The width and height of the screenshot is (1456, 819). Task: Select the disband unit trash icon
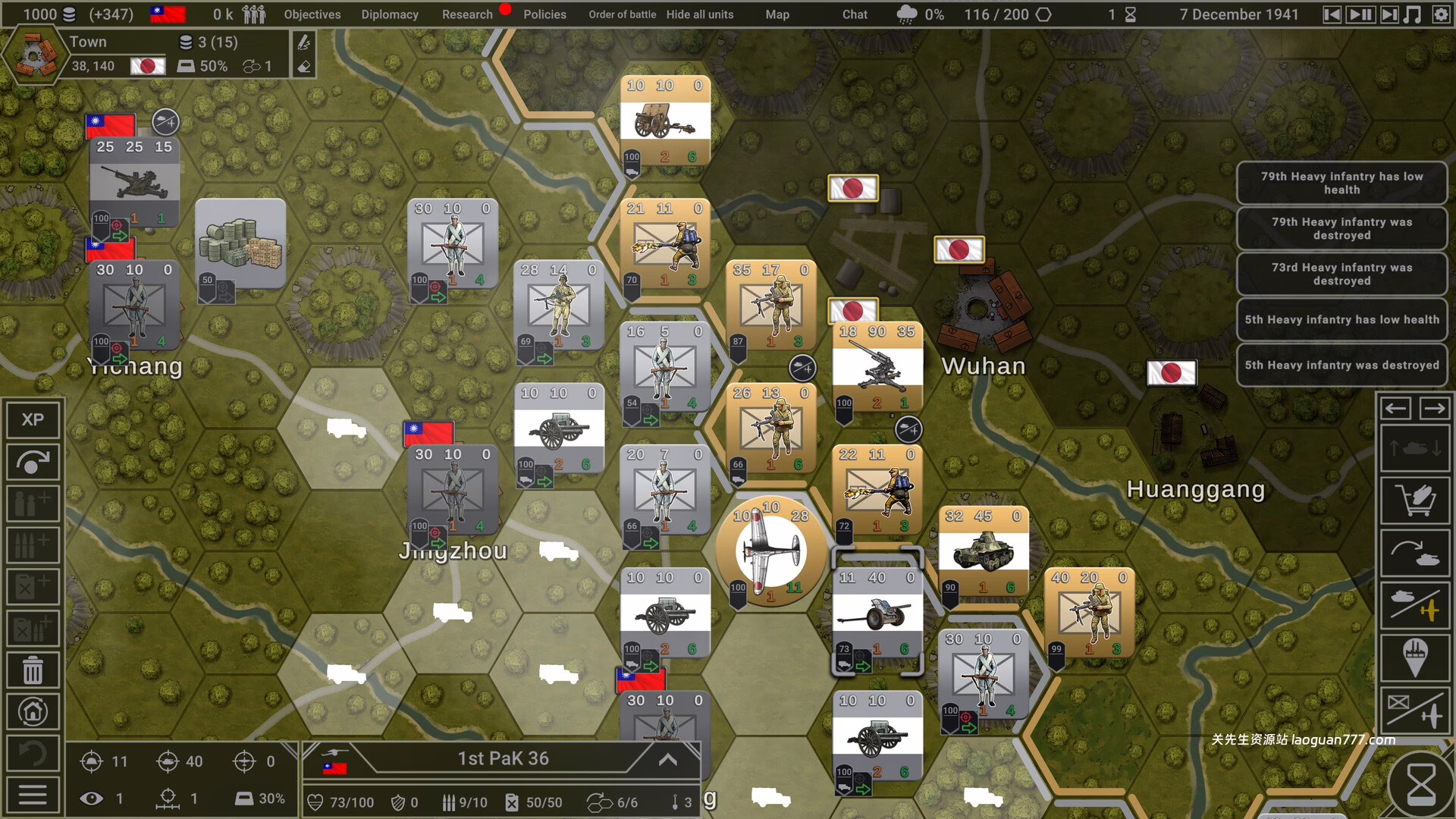point(32,670)
